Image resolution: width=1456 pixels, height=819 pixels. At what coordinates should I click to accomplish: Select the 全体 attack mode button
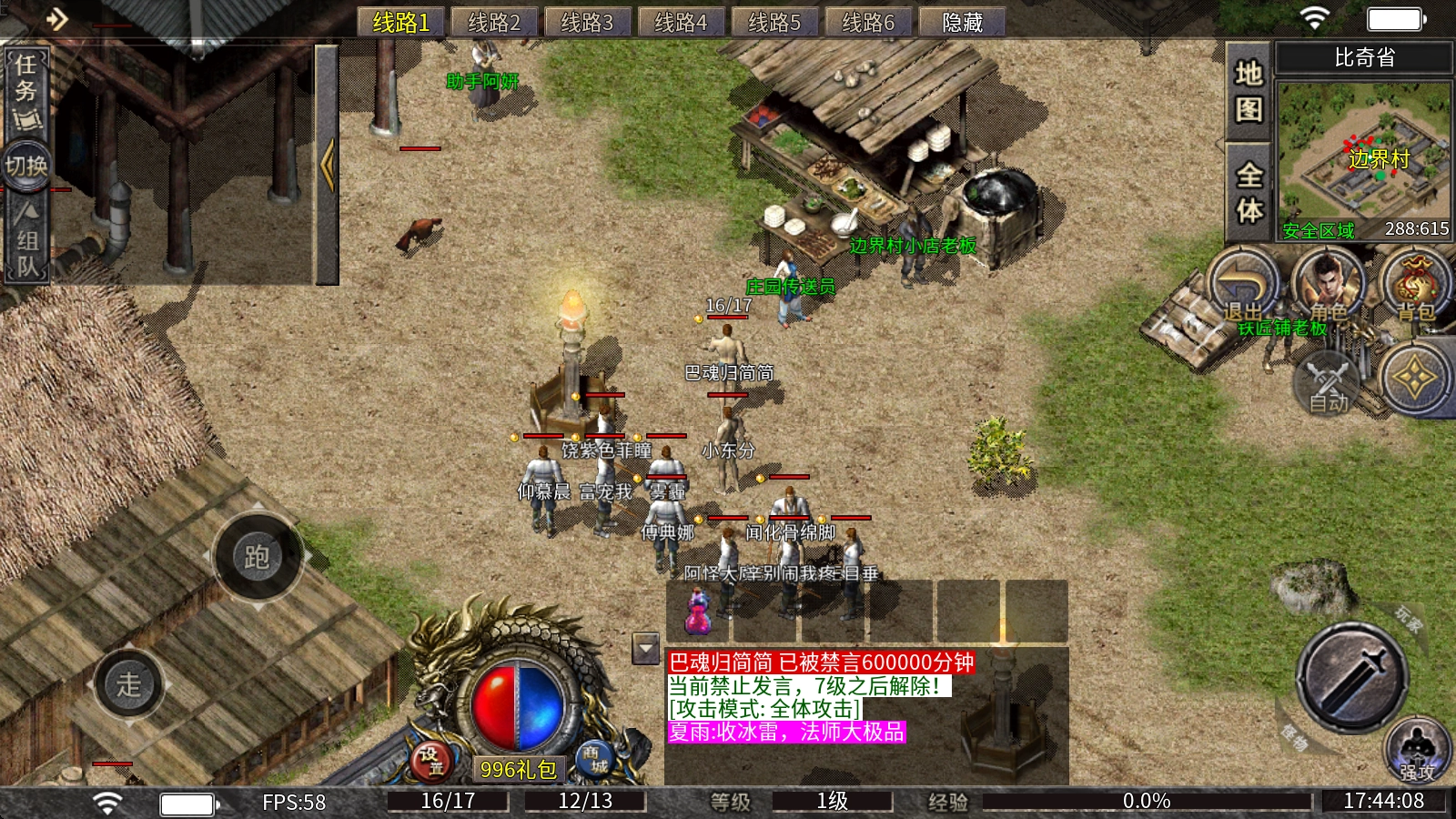coord(1249,192)
